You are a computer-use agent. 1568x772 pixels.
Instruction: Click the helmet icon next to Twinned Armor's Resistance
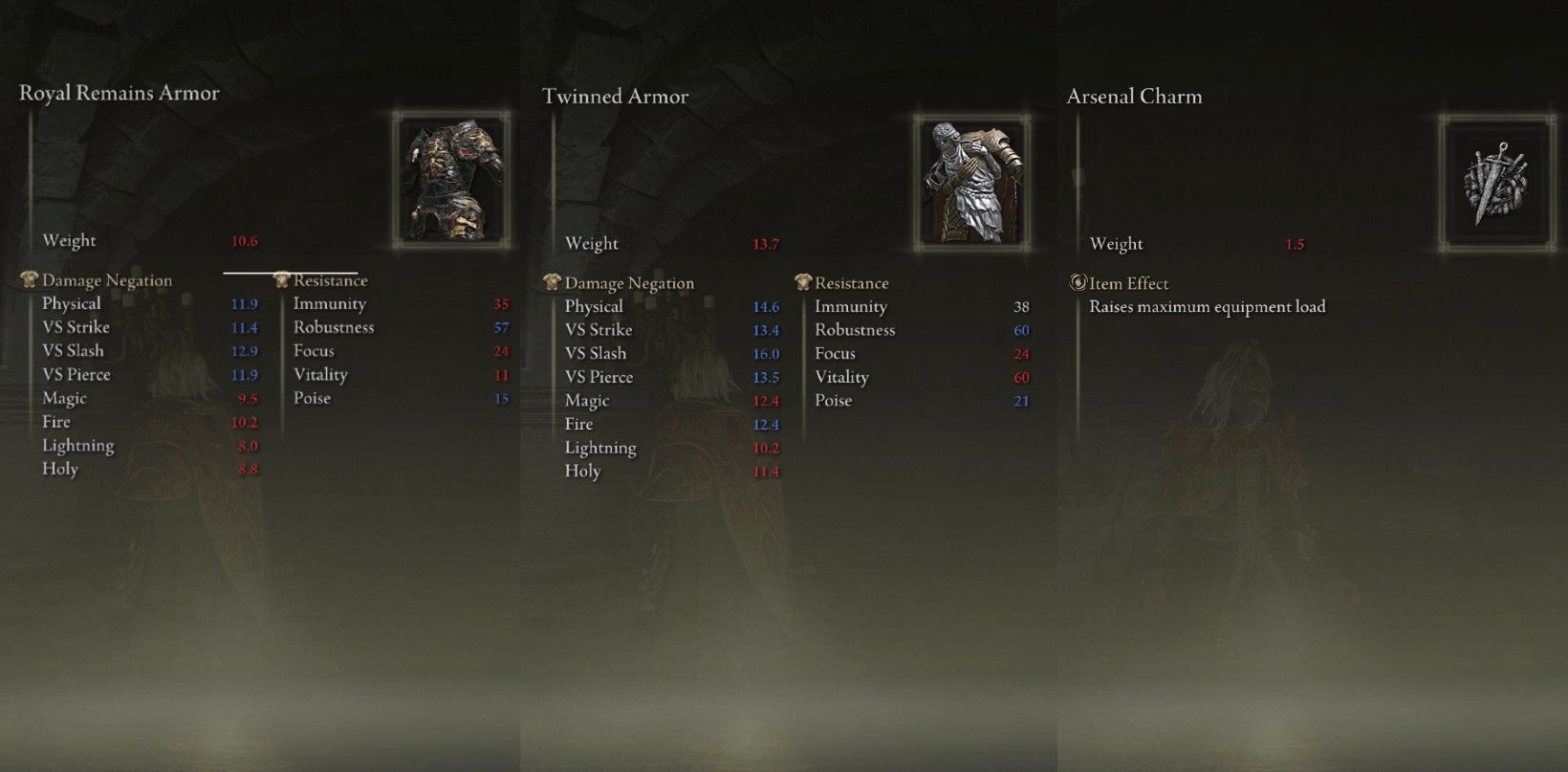pyautogui.click(x=803, y=282)
